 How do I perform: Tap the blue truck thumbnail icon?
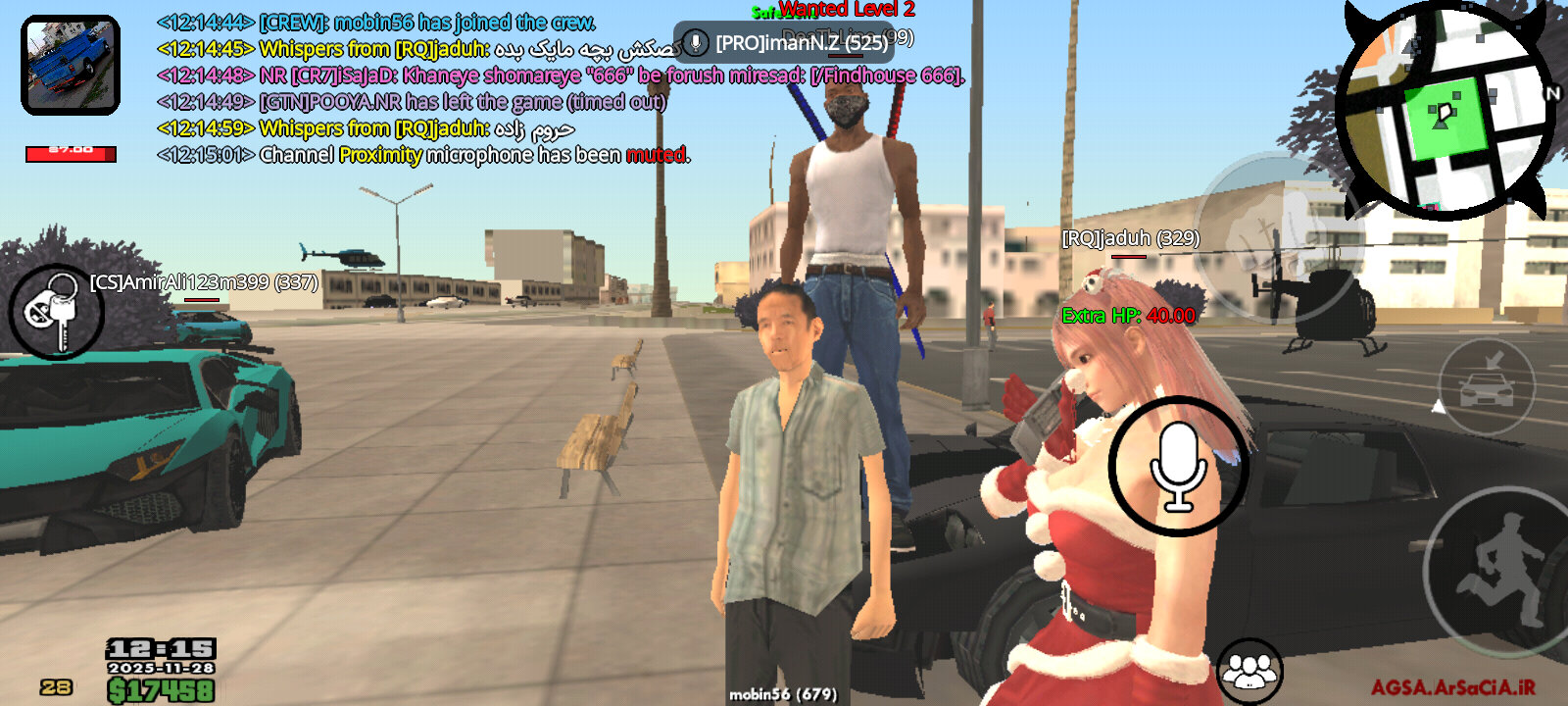point(71,65)
